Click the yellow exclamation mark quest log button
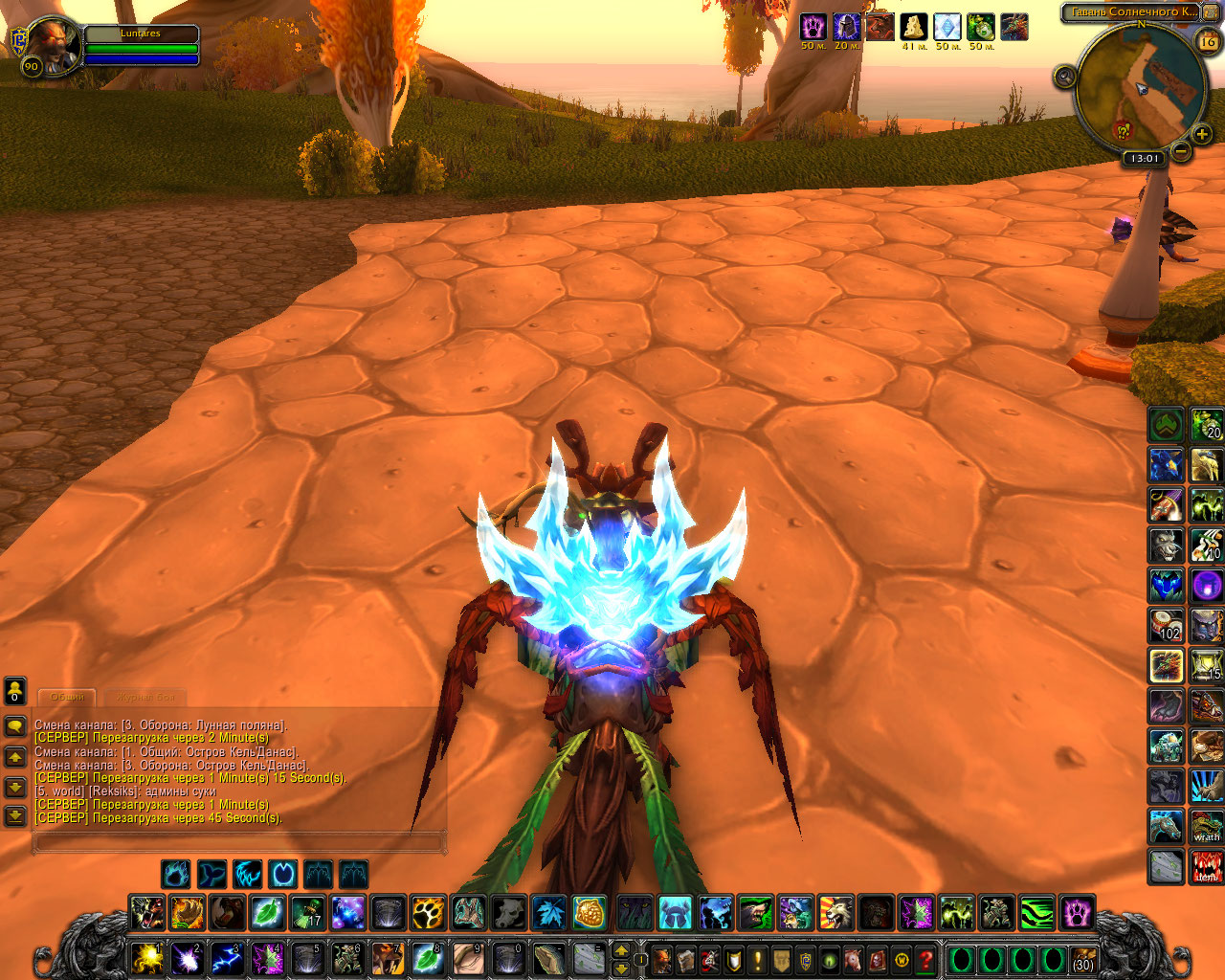 [x=758, y=959]
